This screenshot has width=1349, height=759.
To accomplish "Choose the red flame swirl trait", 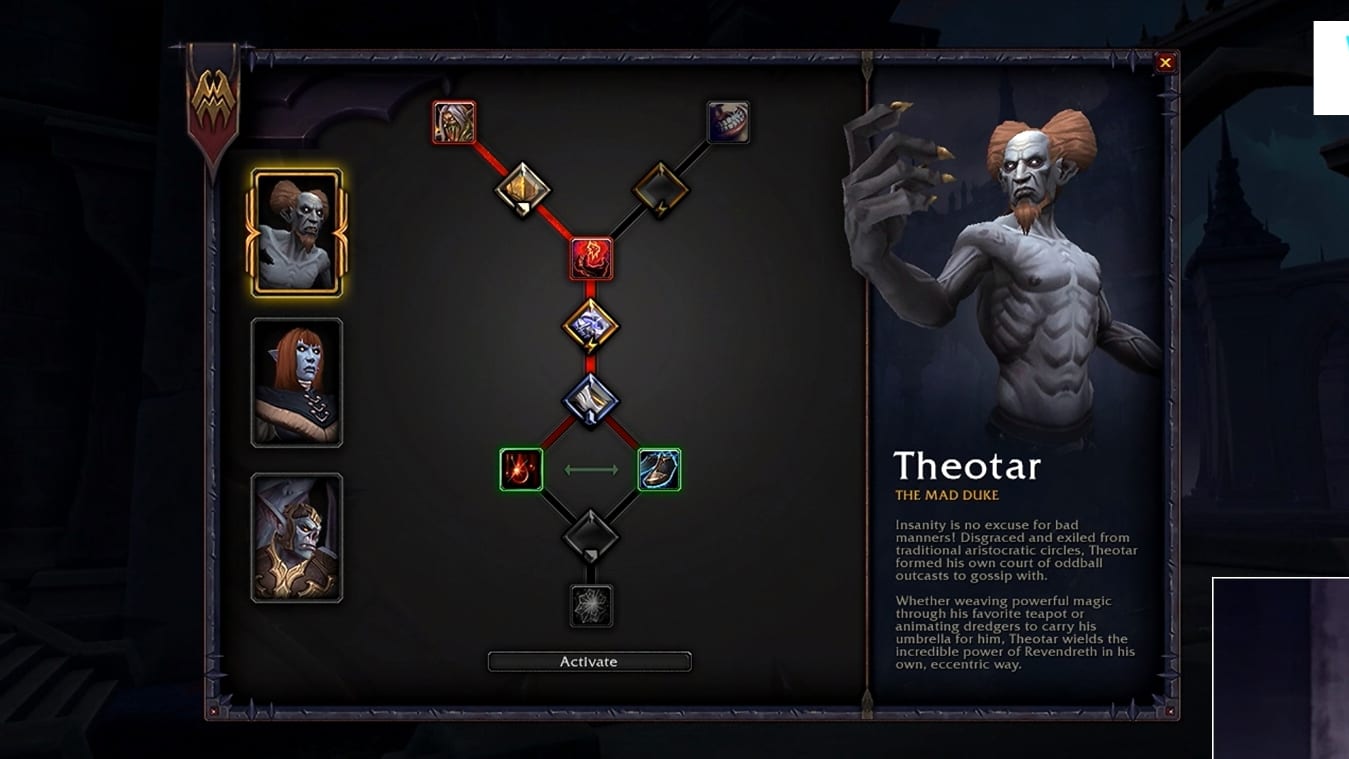I will point(591,259).
